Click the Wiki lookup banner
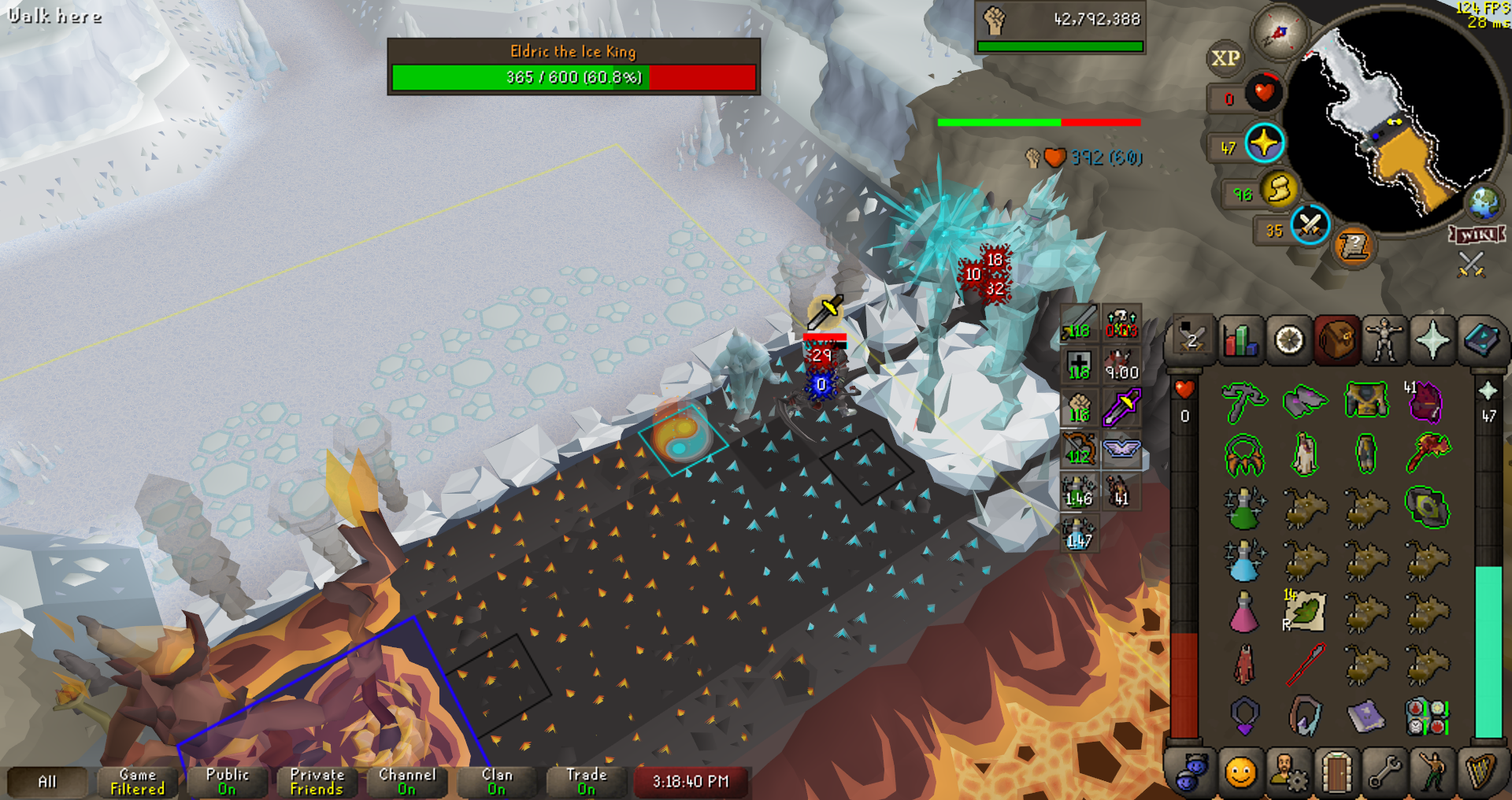The image size is (1512, 800). click(x=1477, y=235)
